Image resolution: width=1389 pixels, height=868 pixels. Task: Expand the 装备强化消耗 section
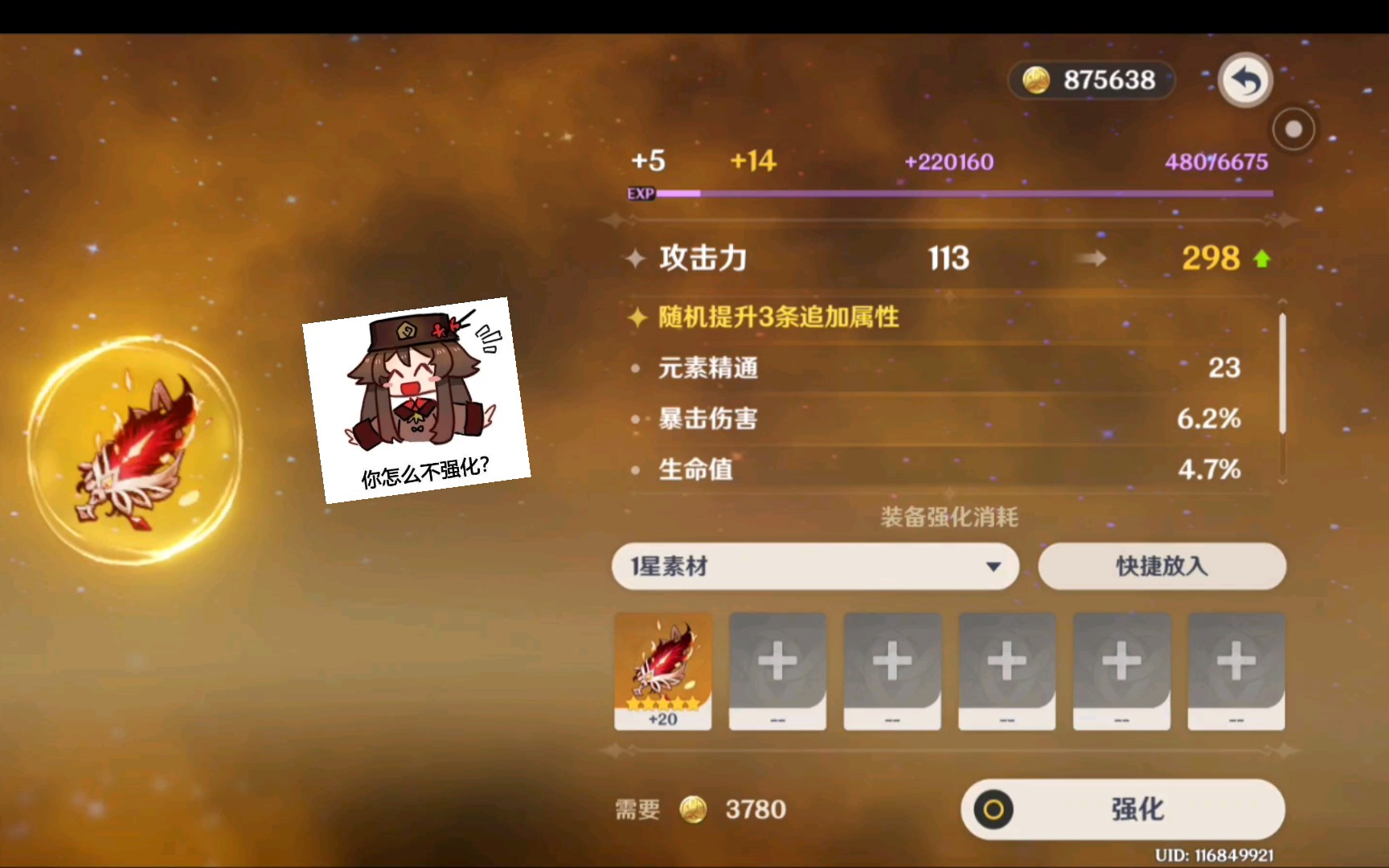(949, 518)
